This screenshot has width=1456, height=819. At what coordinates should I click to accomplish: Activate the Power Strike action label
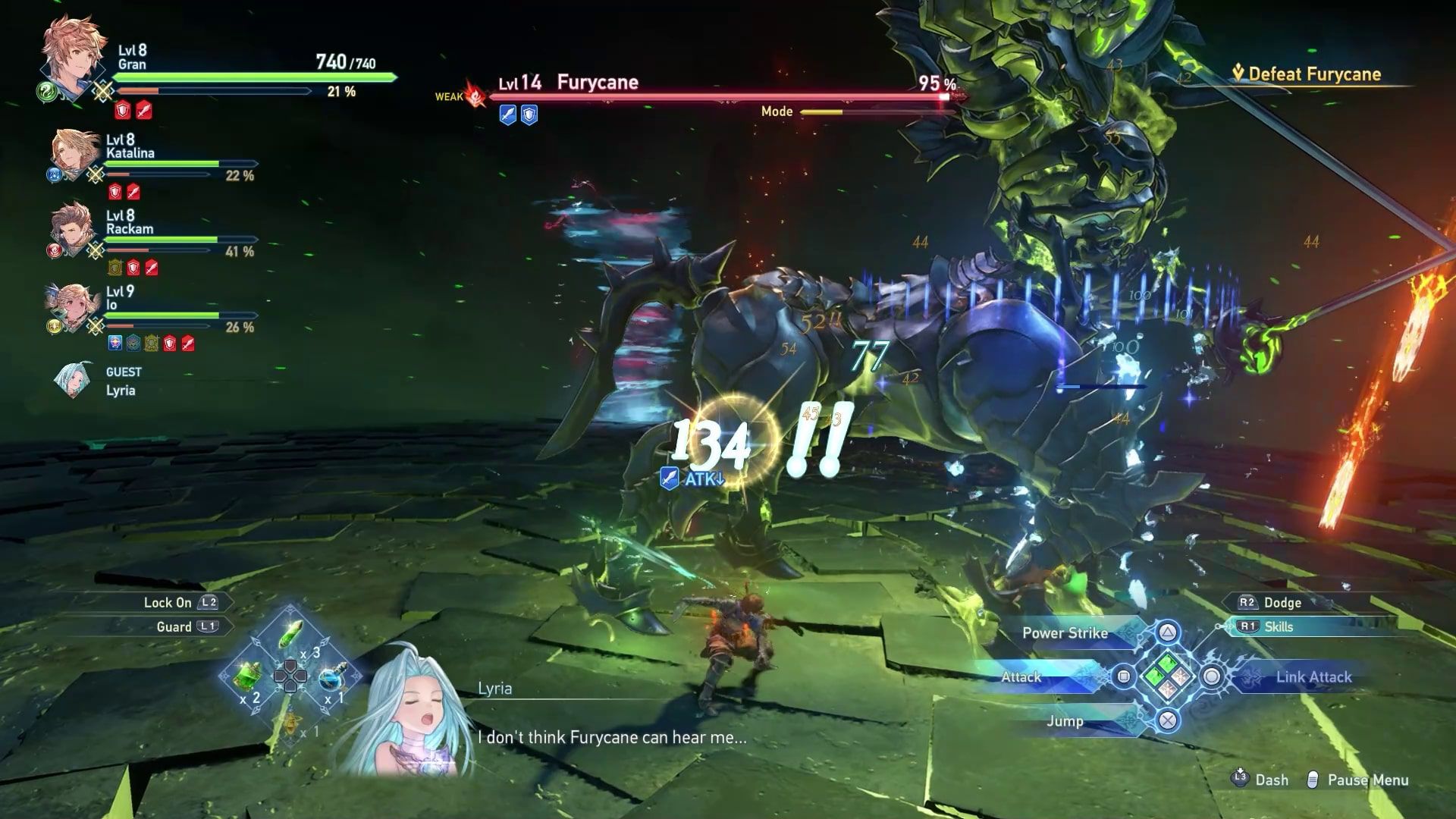coord(1065,633)
